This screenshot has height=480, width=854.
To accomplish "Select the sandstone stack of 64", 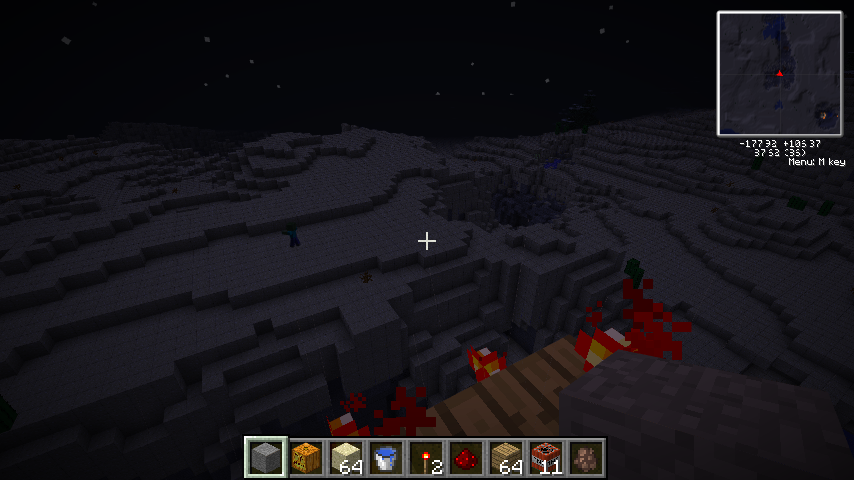I will click(x=347, y=458).
